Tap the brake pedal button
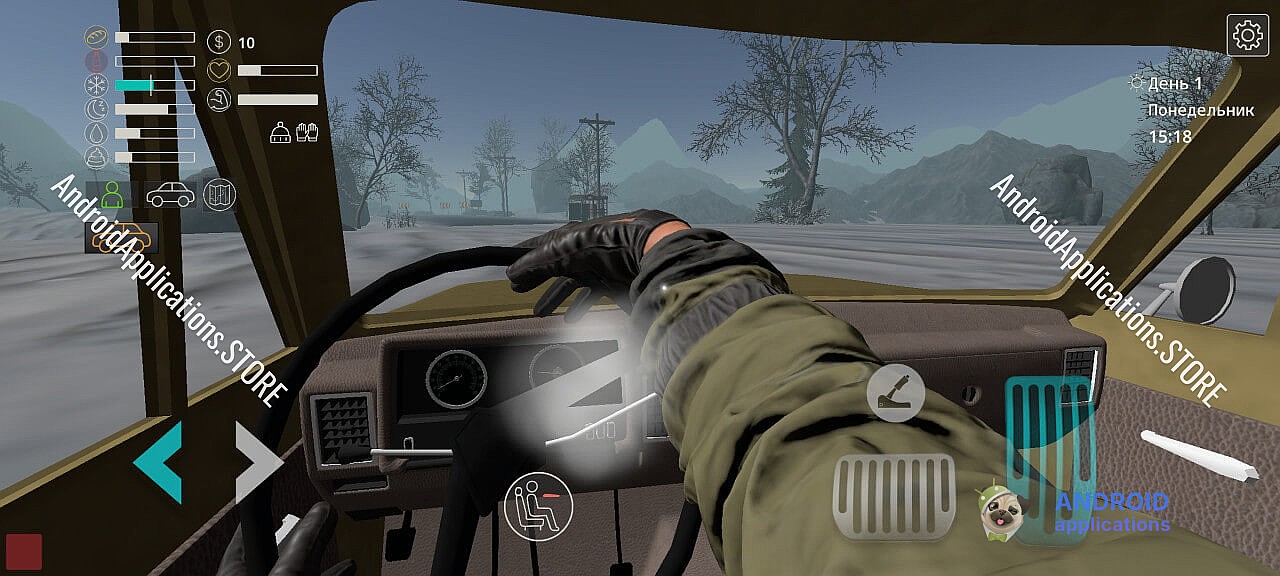The height and width of the screenshot is (576, 1280). [x=894, y=497]
